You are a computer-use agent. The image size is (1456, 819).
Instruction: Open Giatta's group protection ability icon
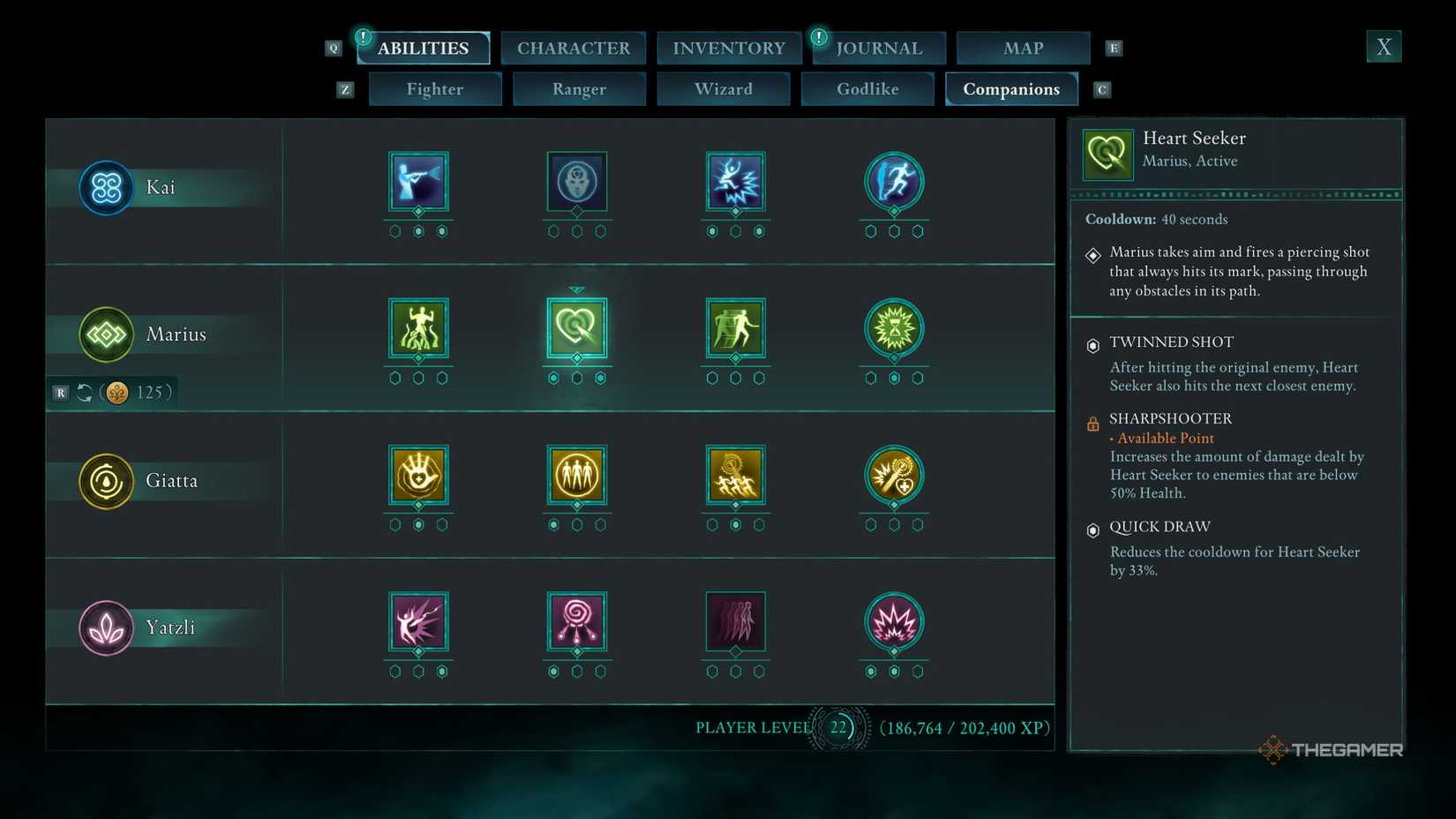577,476
